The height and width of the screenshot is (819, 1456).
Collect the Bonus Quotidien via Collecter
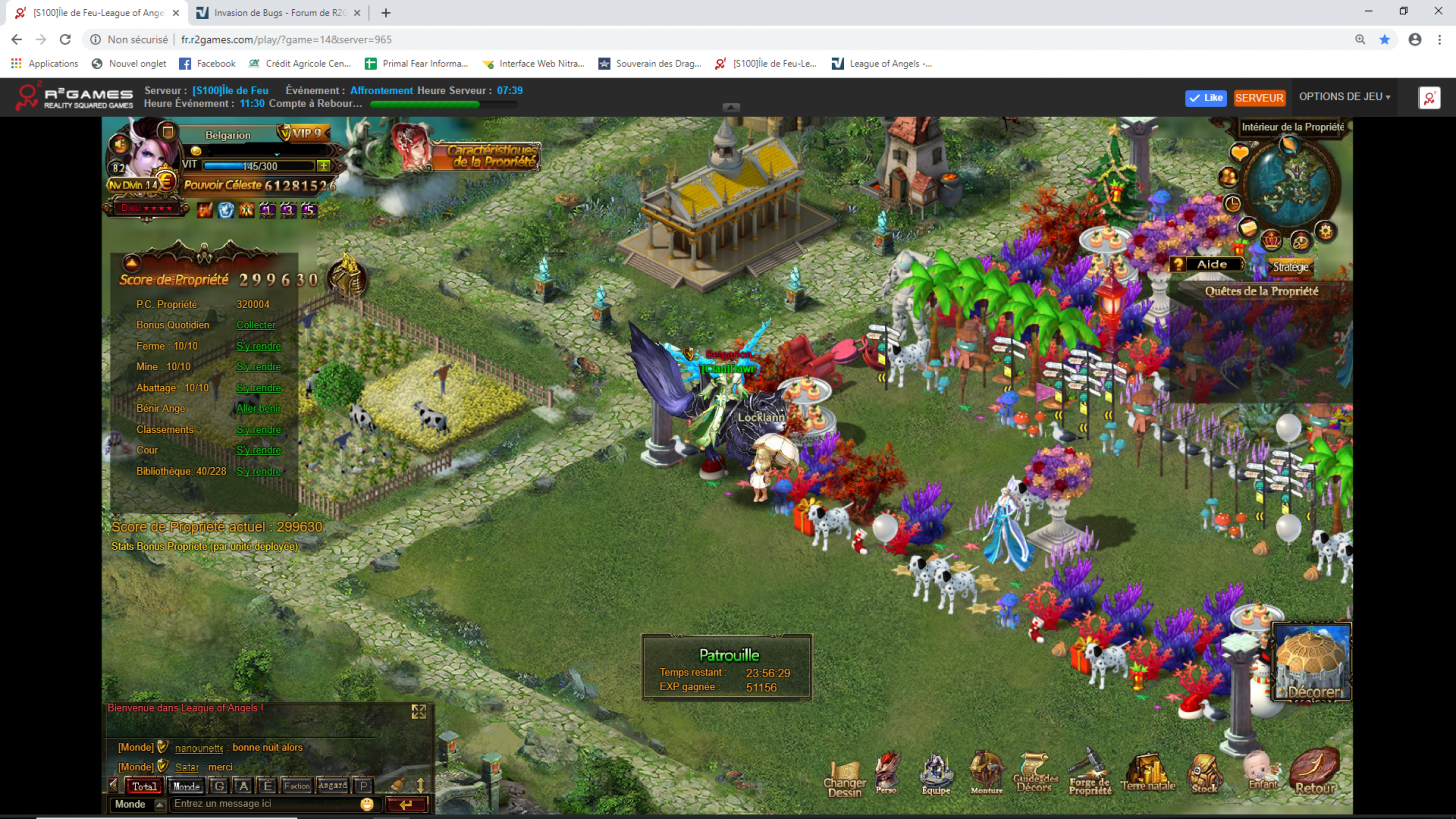pyautogui.click(x=255, y=325)
